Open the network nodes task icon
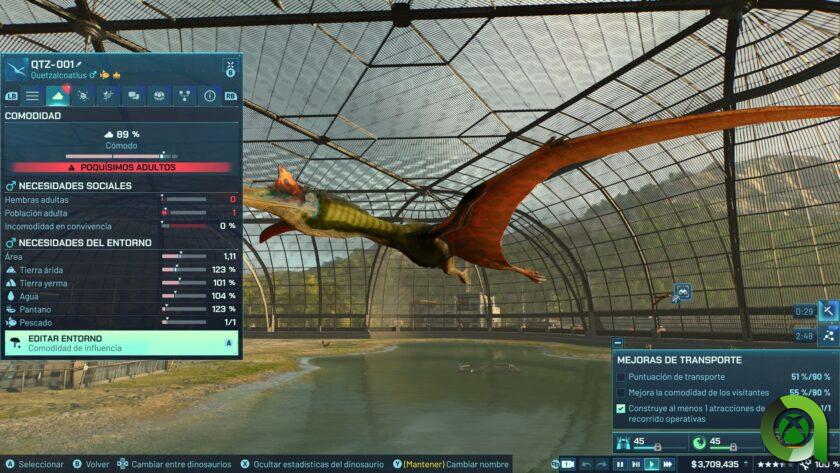The height and width of the screenshot is (473, 840). tap(828, 336)
